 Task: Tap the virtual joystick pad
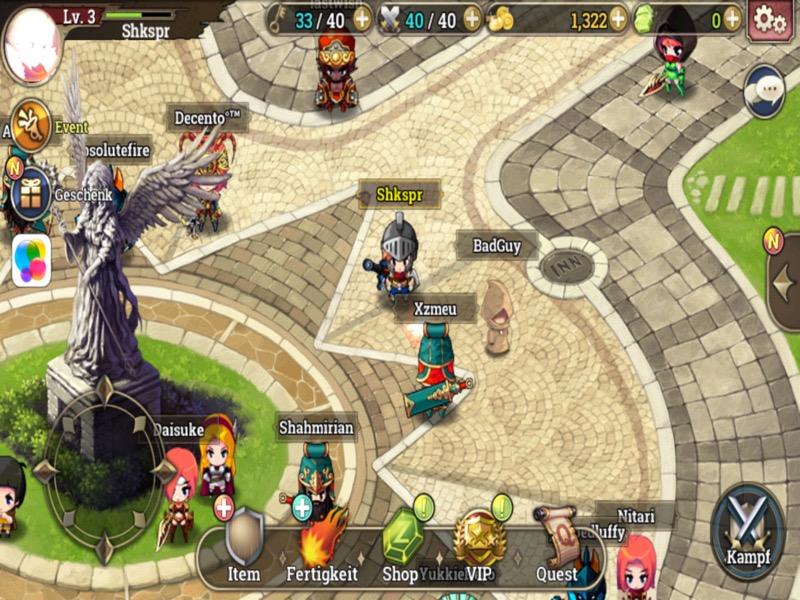tap(105, 468)
